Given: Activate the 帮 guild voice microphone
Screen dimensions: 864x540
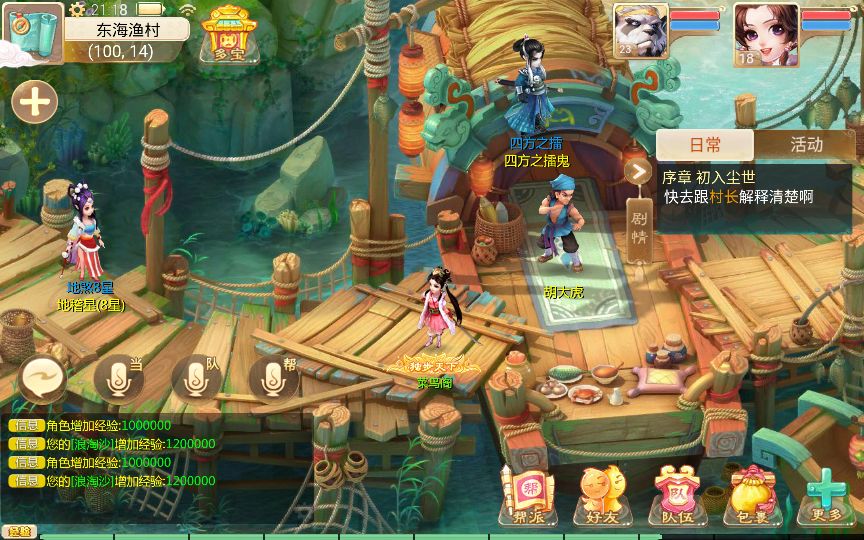Looking at the screenshot, I should pyautogui.click(x=272, y=377).
